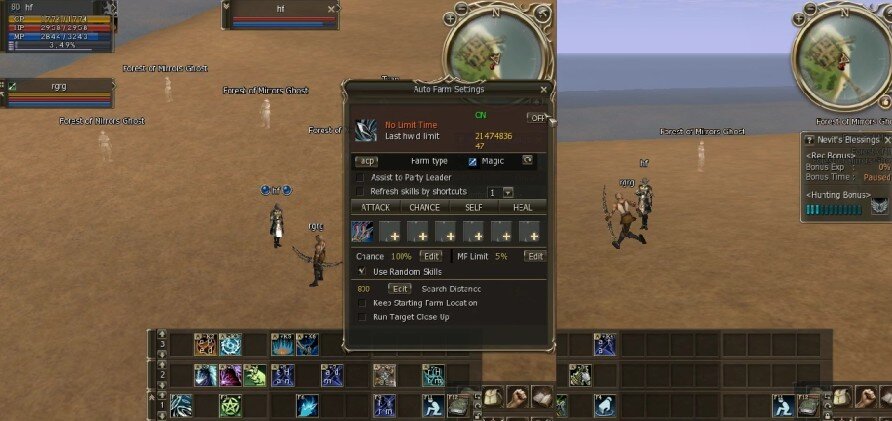Viewport: 892px width, 421px height.
Task: Switch to the CHANCE skills tab
Action: coord(424,207)
